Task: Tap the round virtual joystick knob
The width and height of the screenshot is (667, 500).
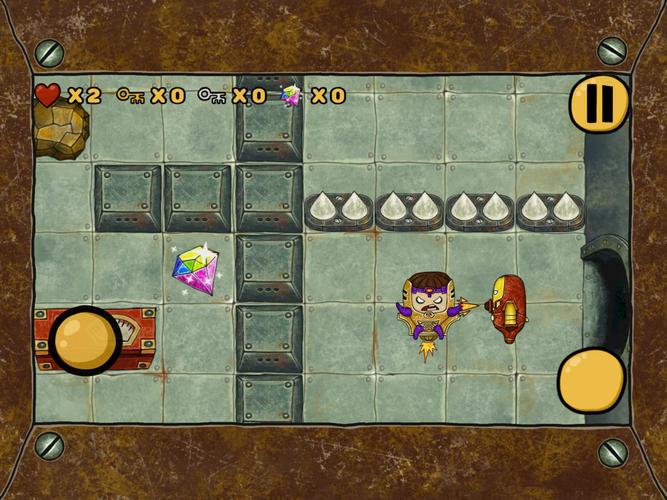Action: [x=86, y=340]
